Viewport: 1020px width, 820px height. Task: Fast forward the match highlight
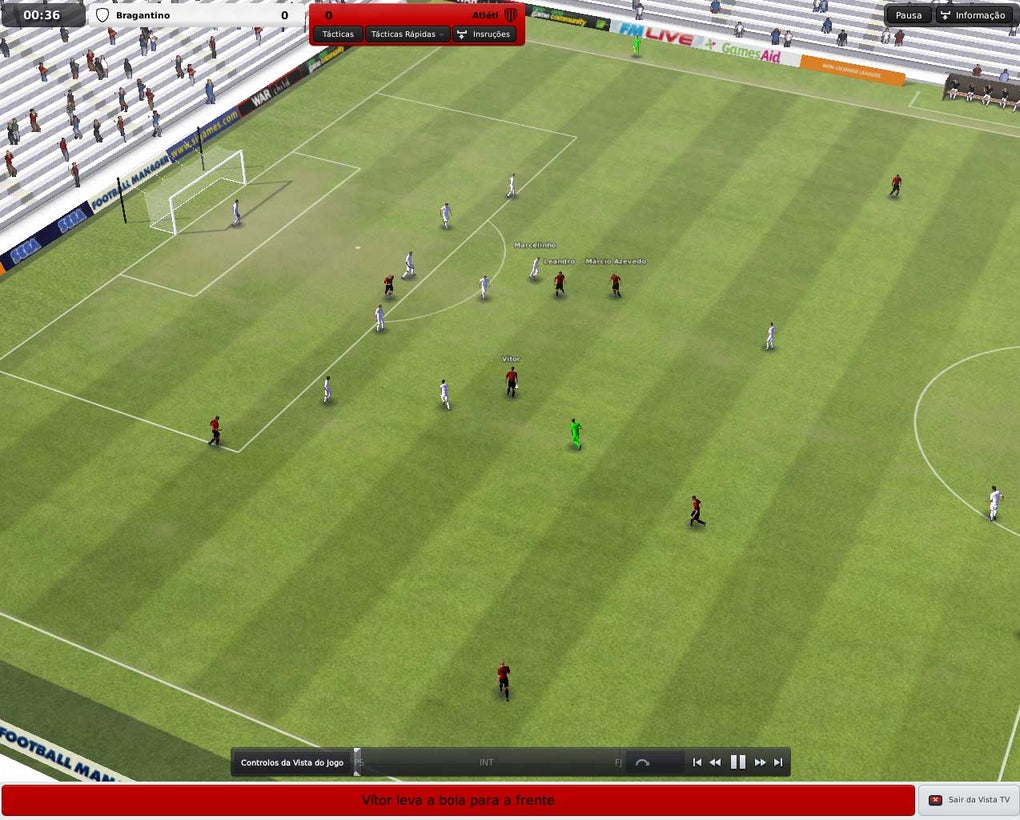click(x=760, y=762)
